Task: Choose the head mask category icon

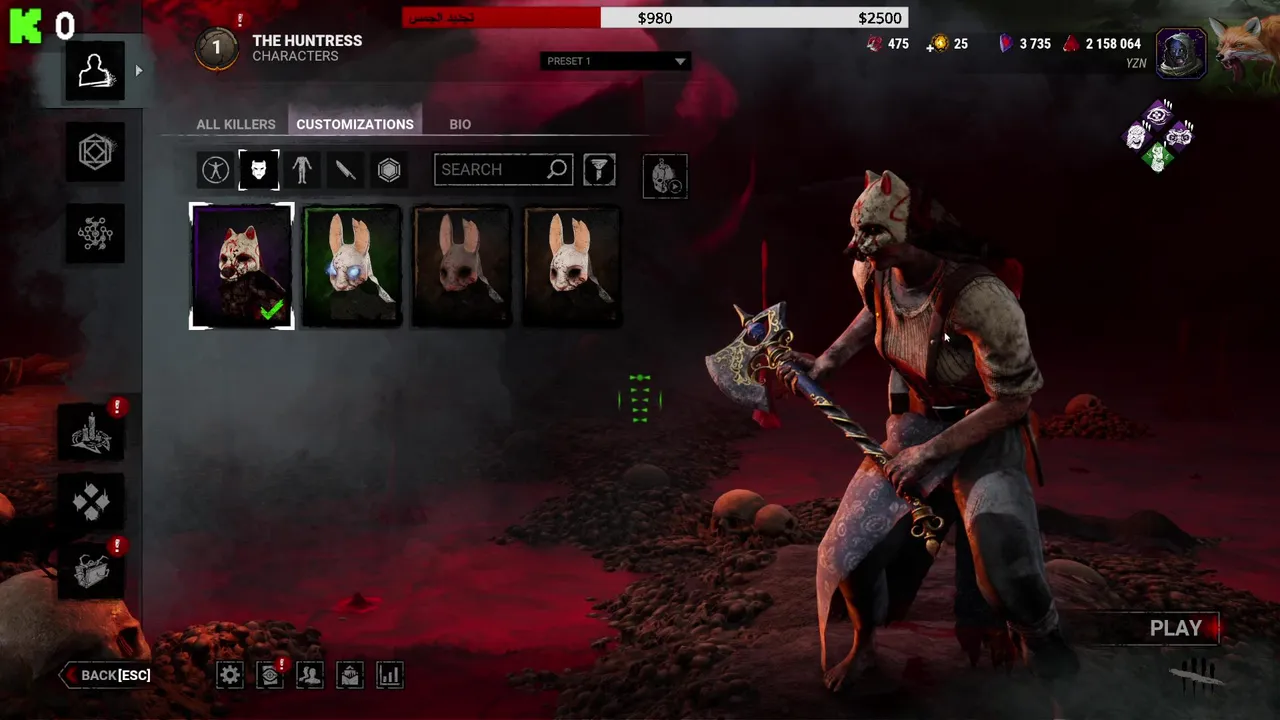Action: (258, 170)
